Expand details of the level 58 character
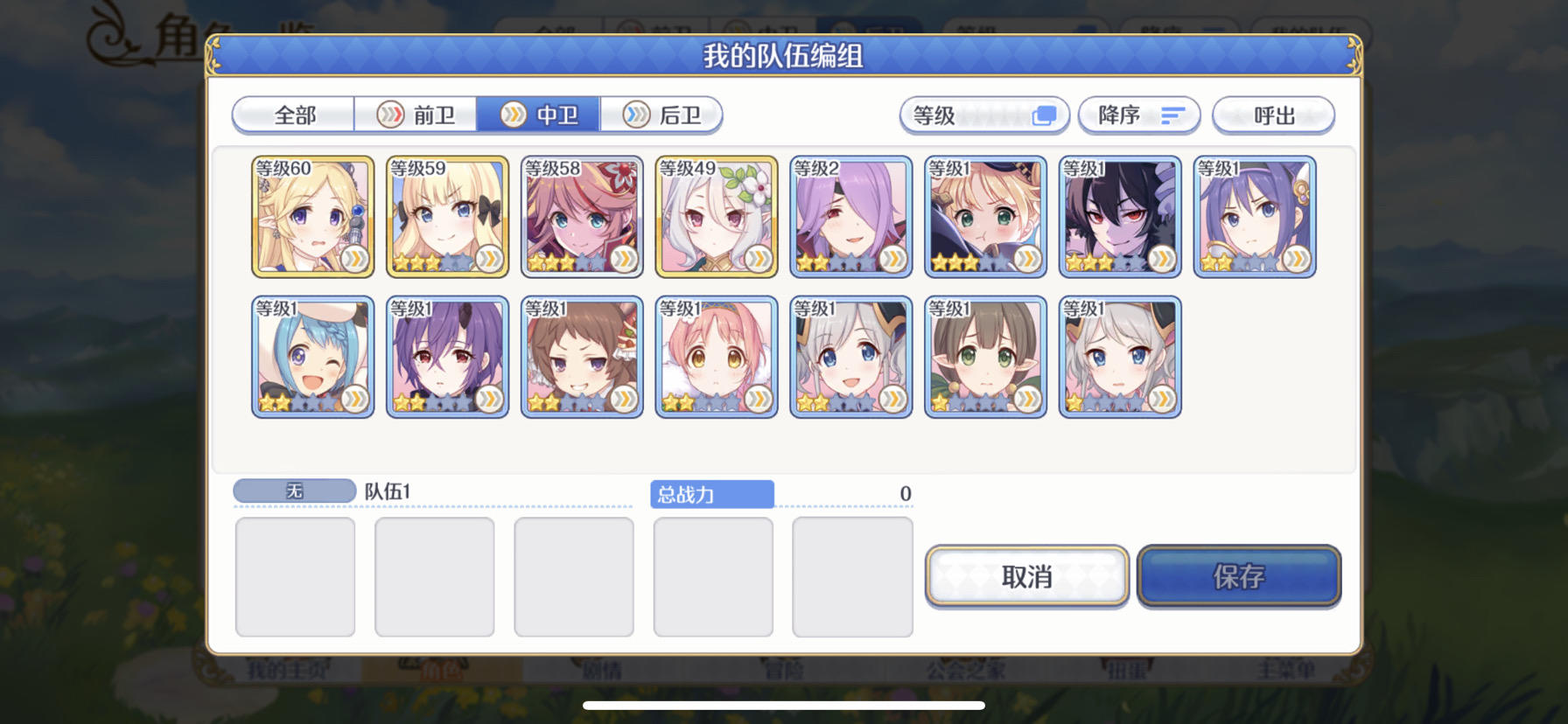Image resolution: width=1568 pixels, height=724 pixels. pyautogui.click(x=626, y=260)
